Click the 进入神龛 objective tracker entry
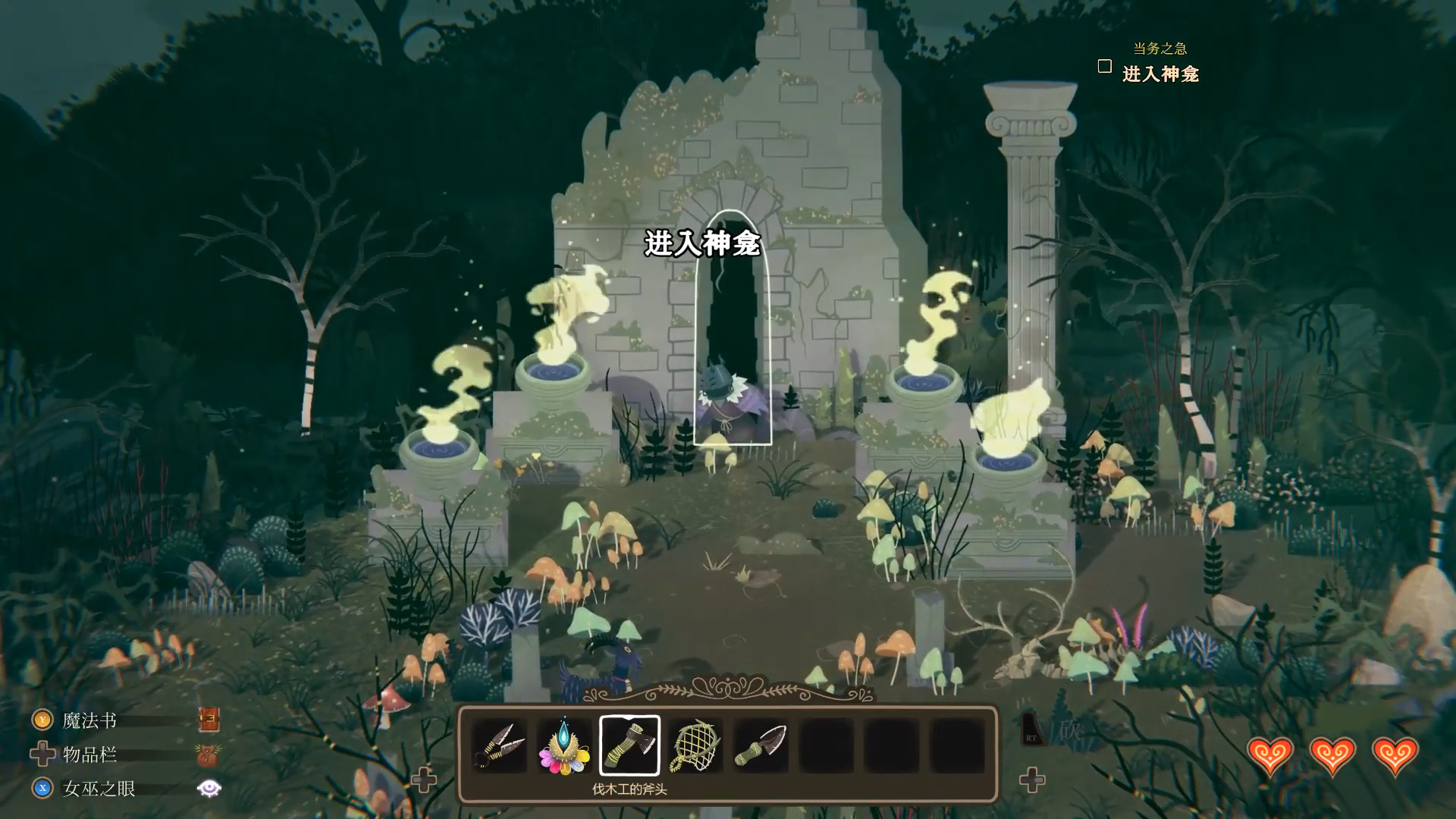 click(x=1160, y=74)
